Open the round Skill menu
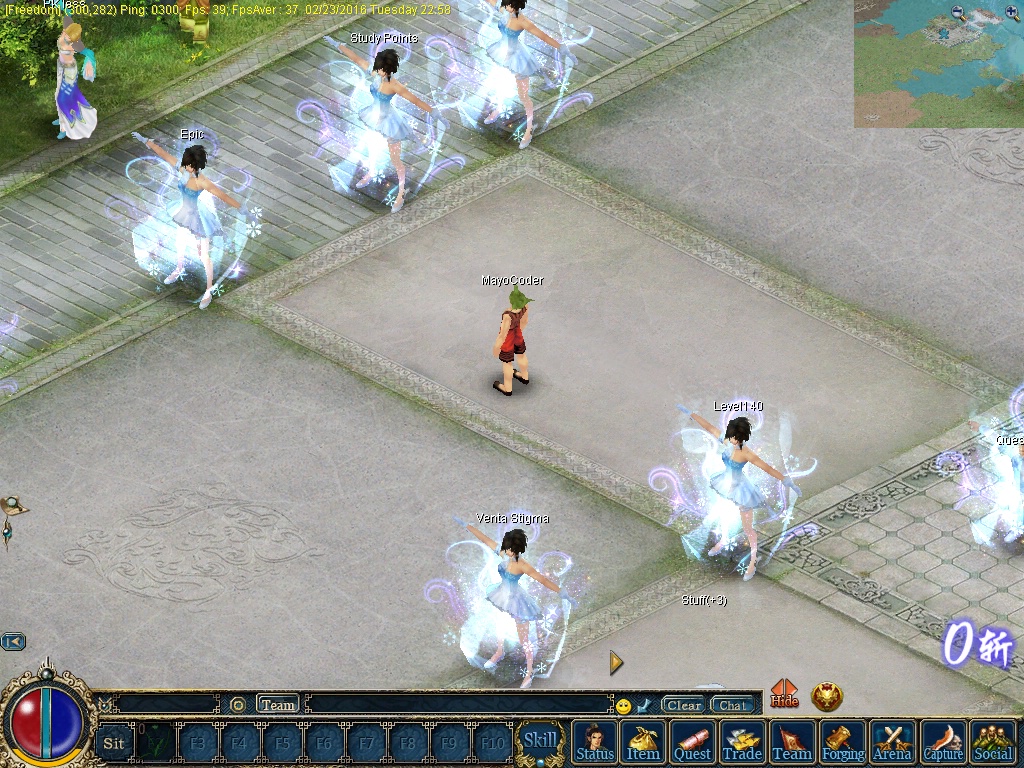Image resolution: width=1024 pixels, height=768 pixels. pyautogui.click(x=541, y=741)
